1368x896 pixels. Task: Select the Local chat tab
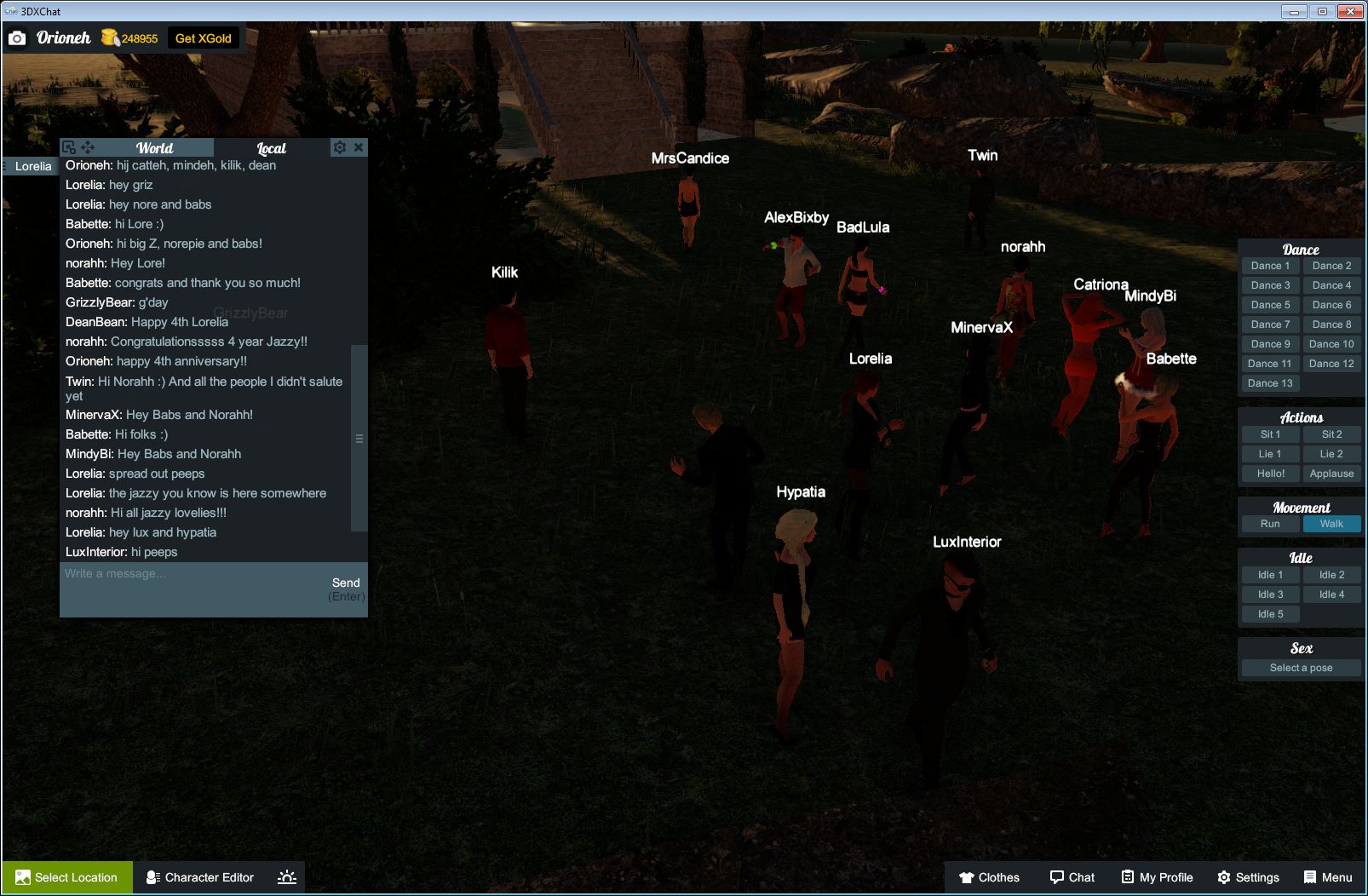click(272, 147)
